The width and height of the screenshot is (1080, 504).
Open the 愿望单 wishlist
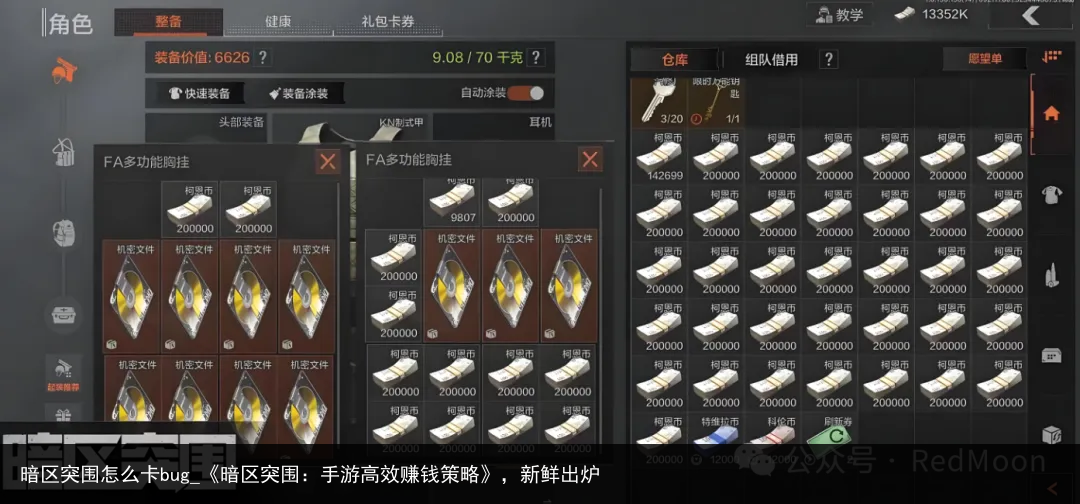(x=984, y=60)
